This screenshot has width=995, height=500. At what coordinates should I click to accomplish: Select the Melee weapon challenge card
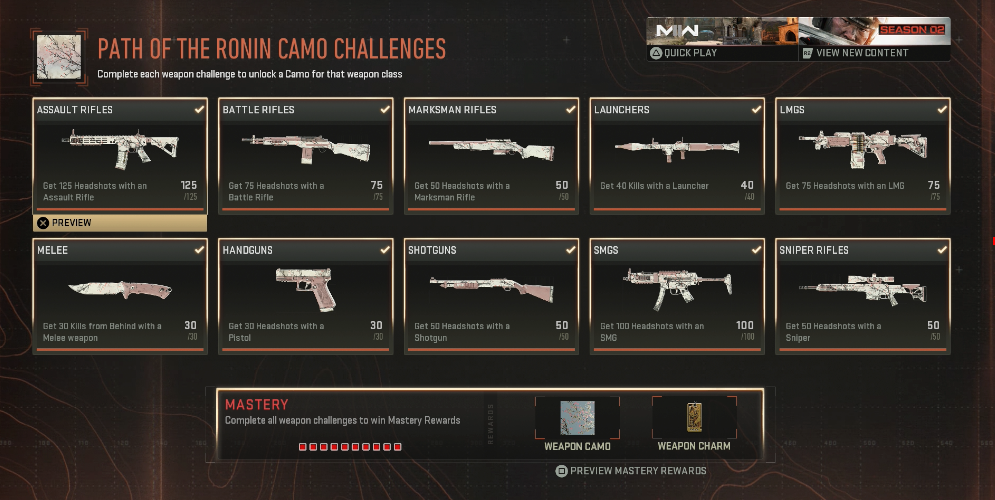[x=120, y=296]
